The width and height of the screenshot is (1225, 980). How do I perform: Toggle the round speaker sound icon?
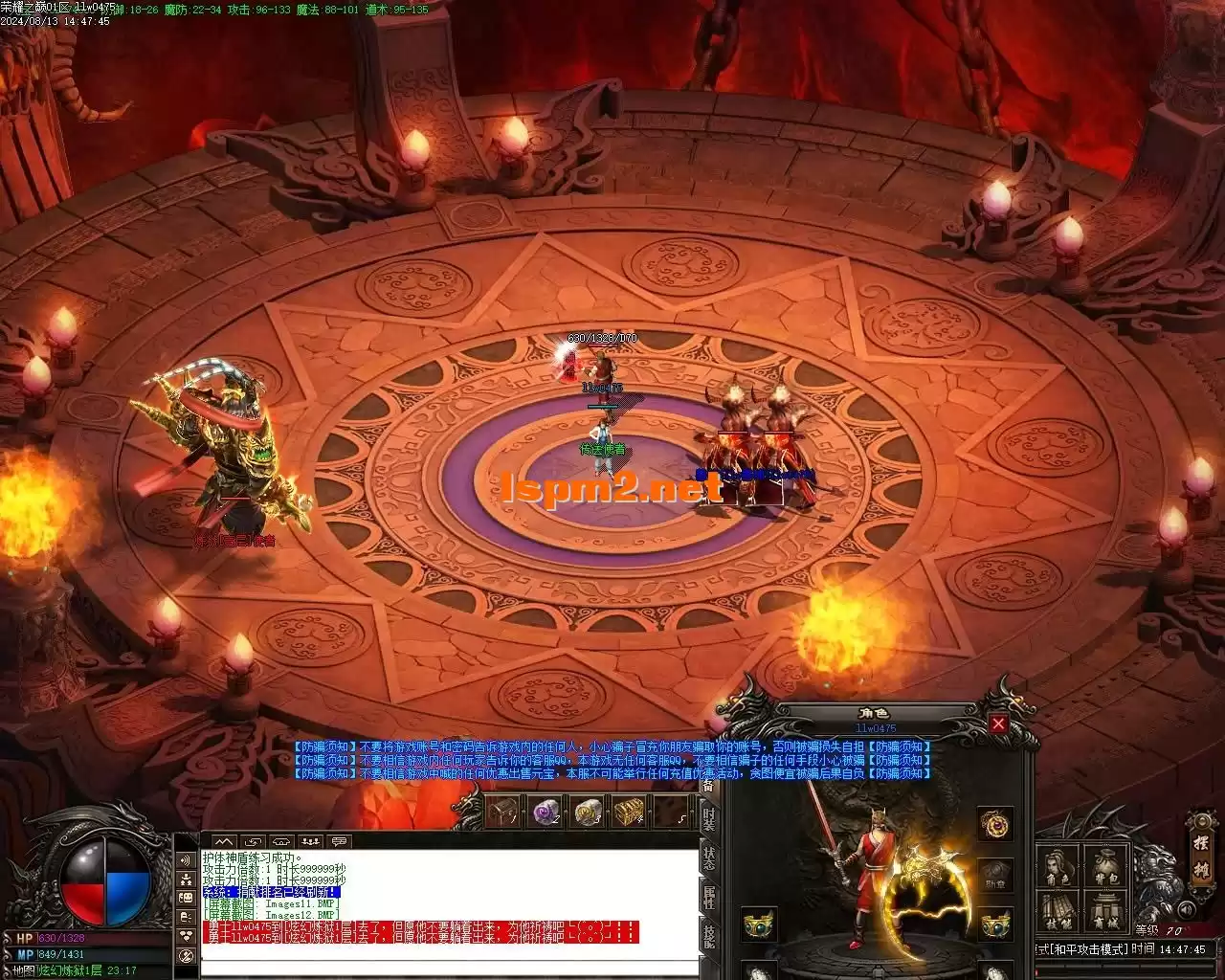1187,910
